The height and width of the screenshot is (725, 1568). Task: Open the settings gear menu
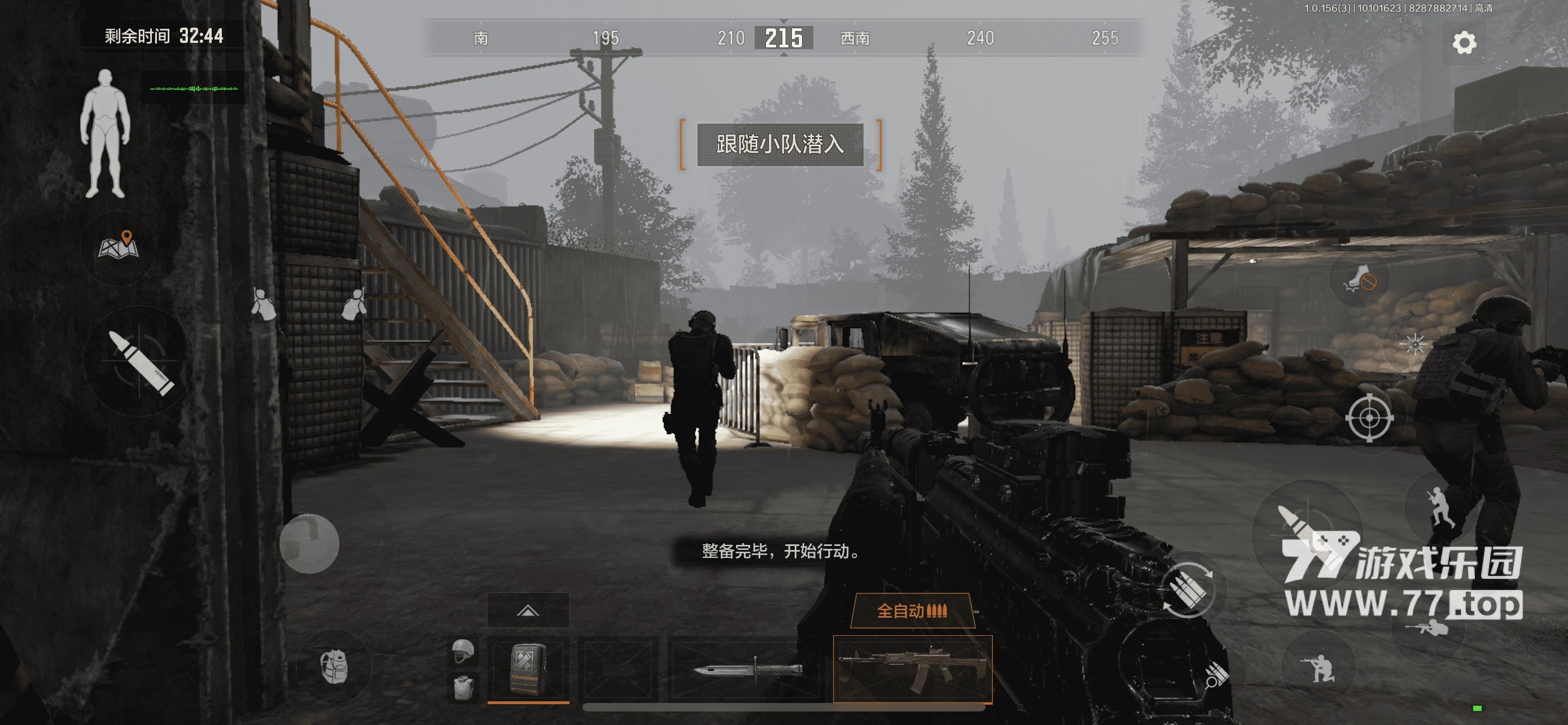tap(1464, 42)
